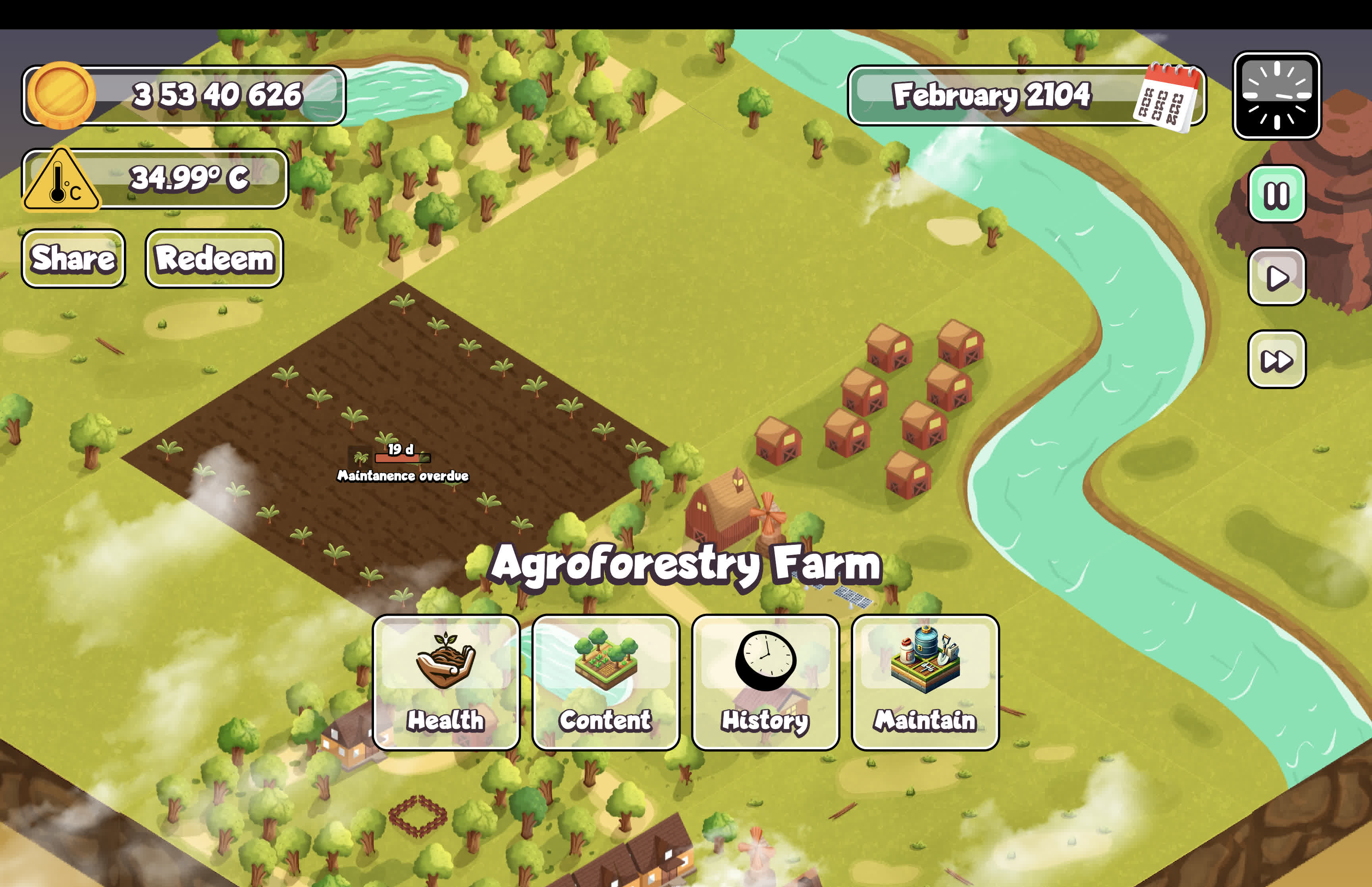Click the Share button

coord(73,258)
